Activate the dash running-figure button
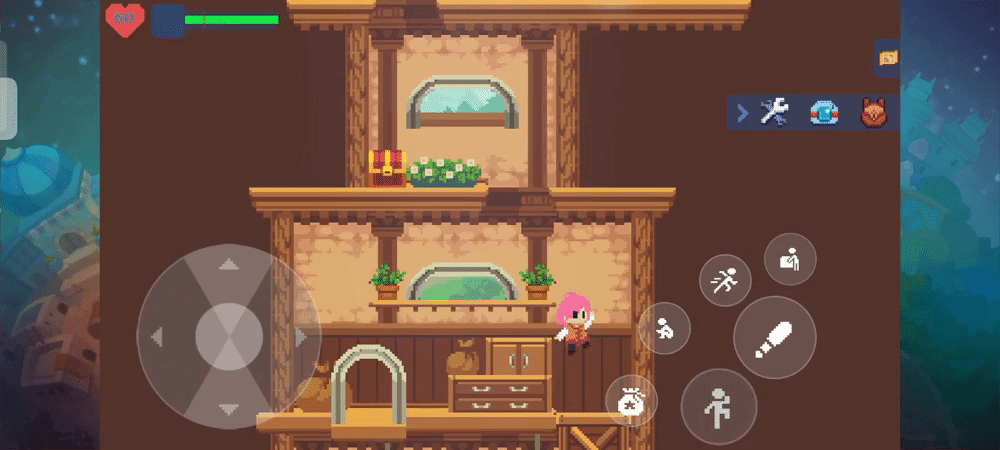 pos(724,281)
